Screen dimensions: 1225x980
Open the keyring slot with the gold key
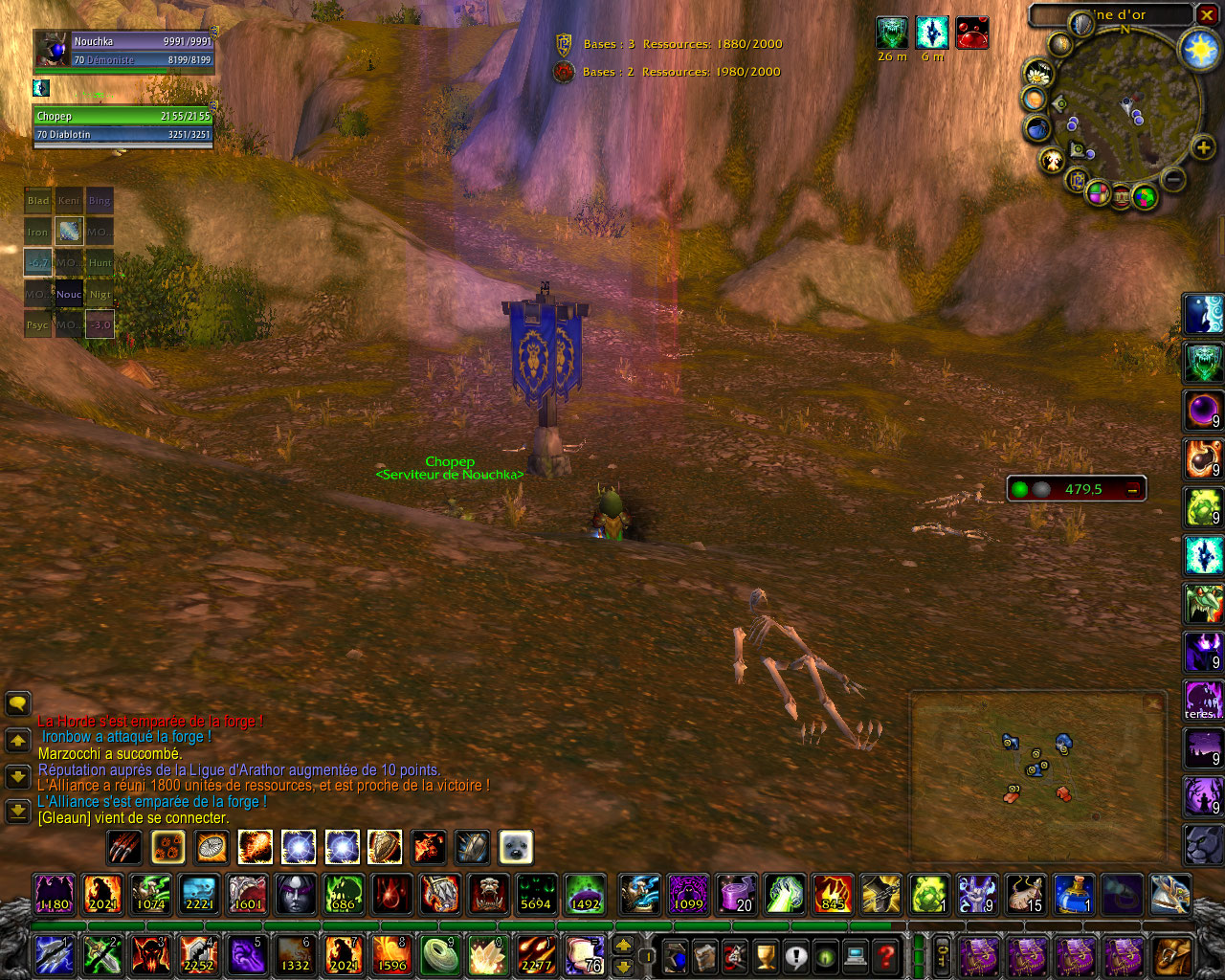click(x=943, y=956)
